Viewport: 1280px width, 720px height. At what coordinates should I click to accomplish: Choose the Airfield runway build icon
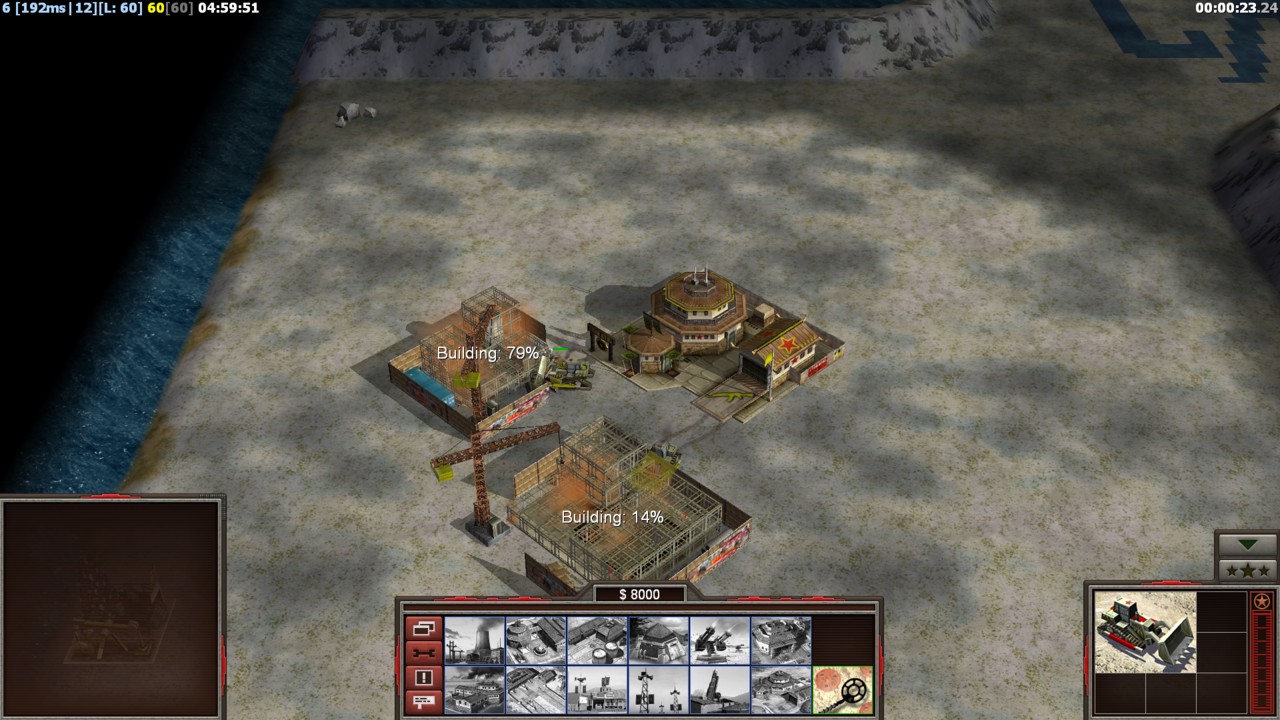click(536, 690)
